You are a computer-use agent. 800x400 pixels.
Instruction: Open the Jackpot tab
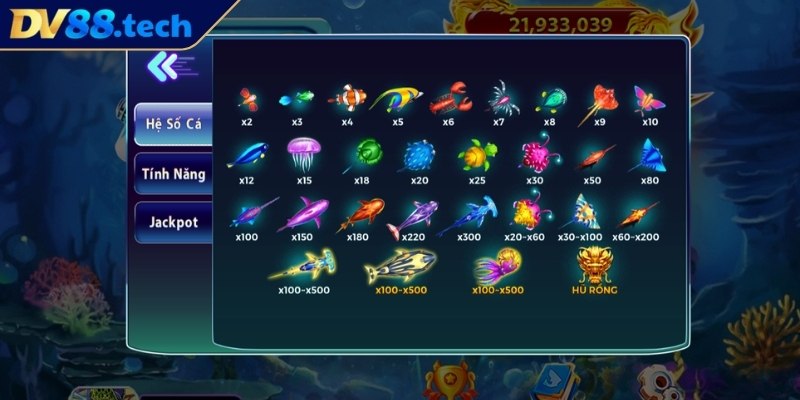click(x=173, y=221)
